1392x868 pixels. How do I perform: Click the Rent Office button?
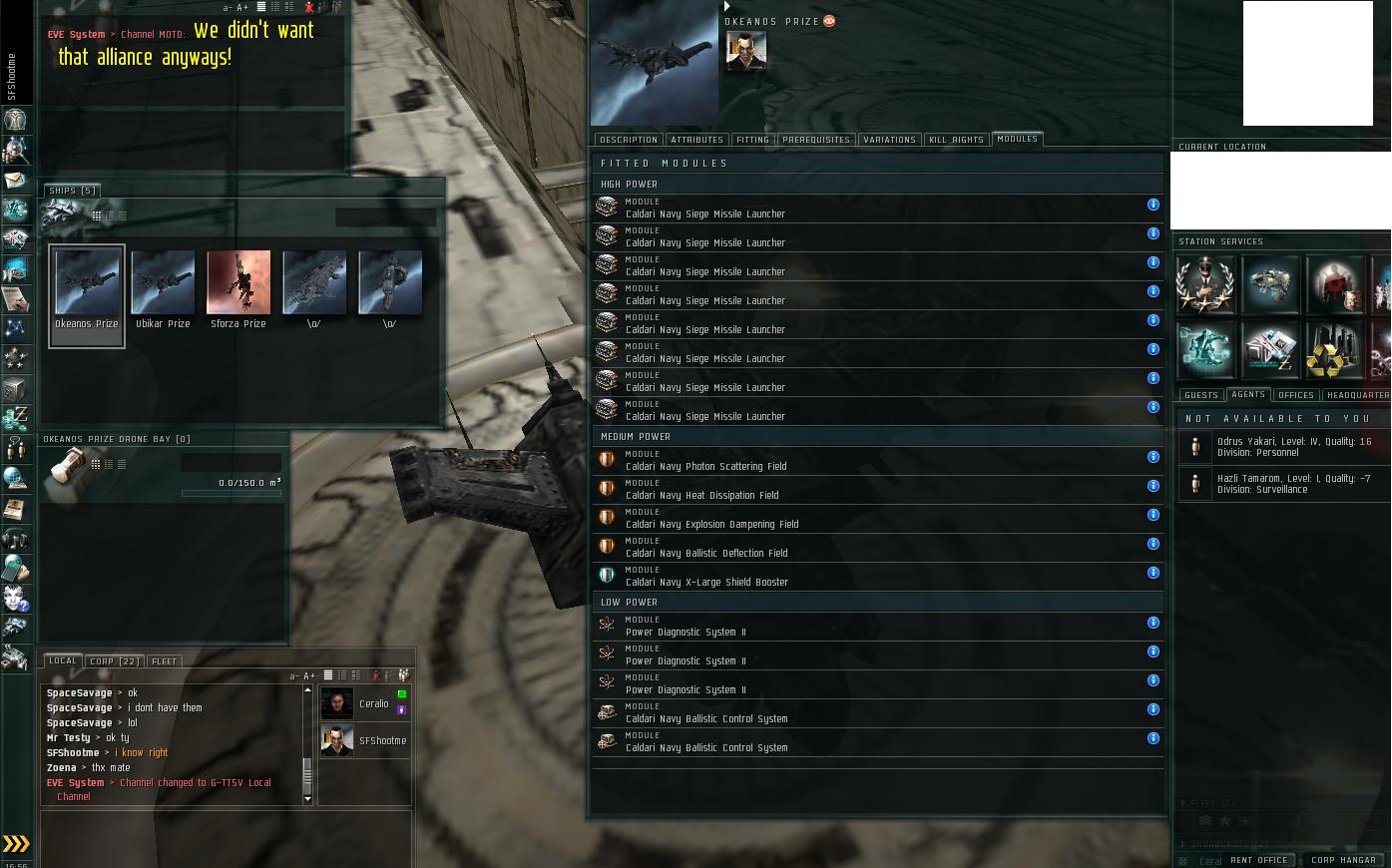point(1258,860)
